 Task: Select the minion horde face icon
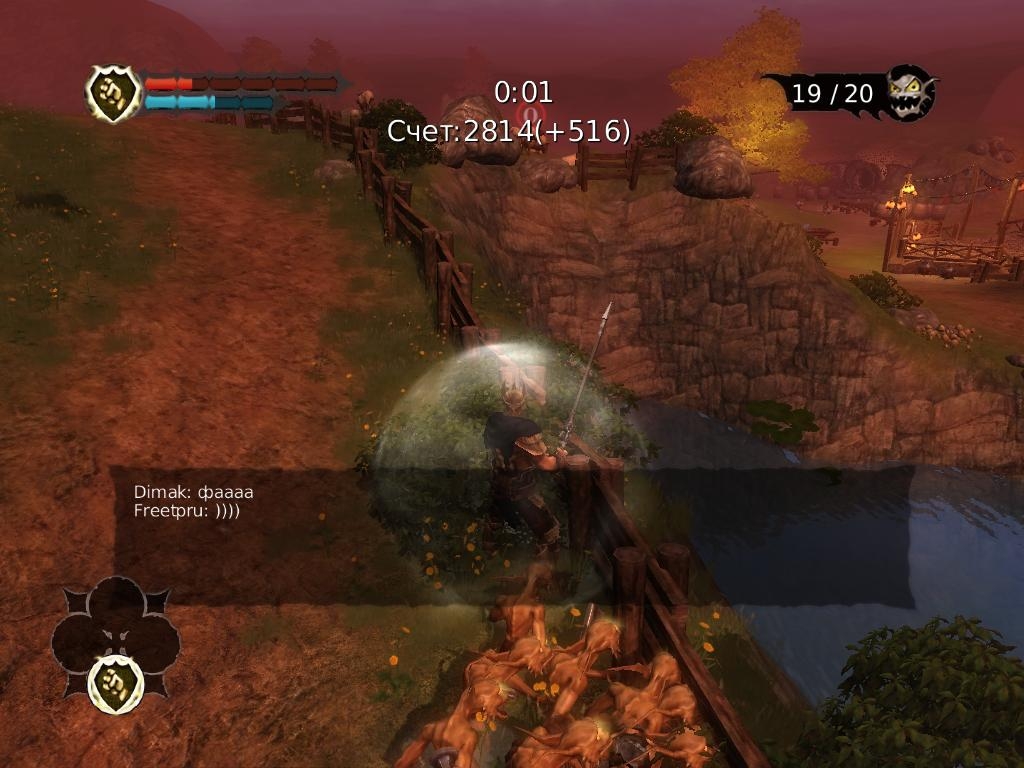coord(911,93)
